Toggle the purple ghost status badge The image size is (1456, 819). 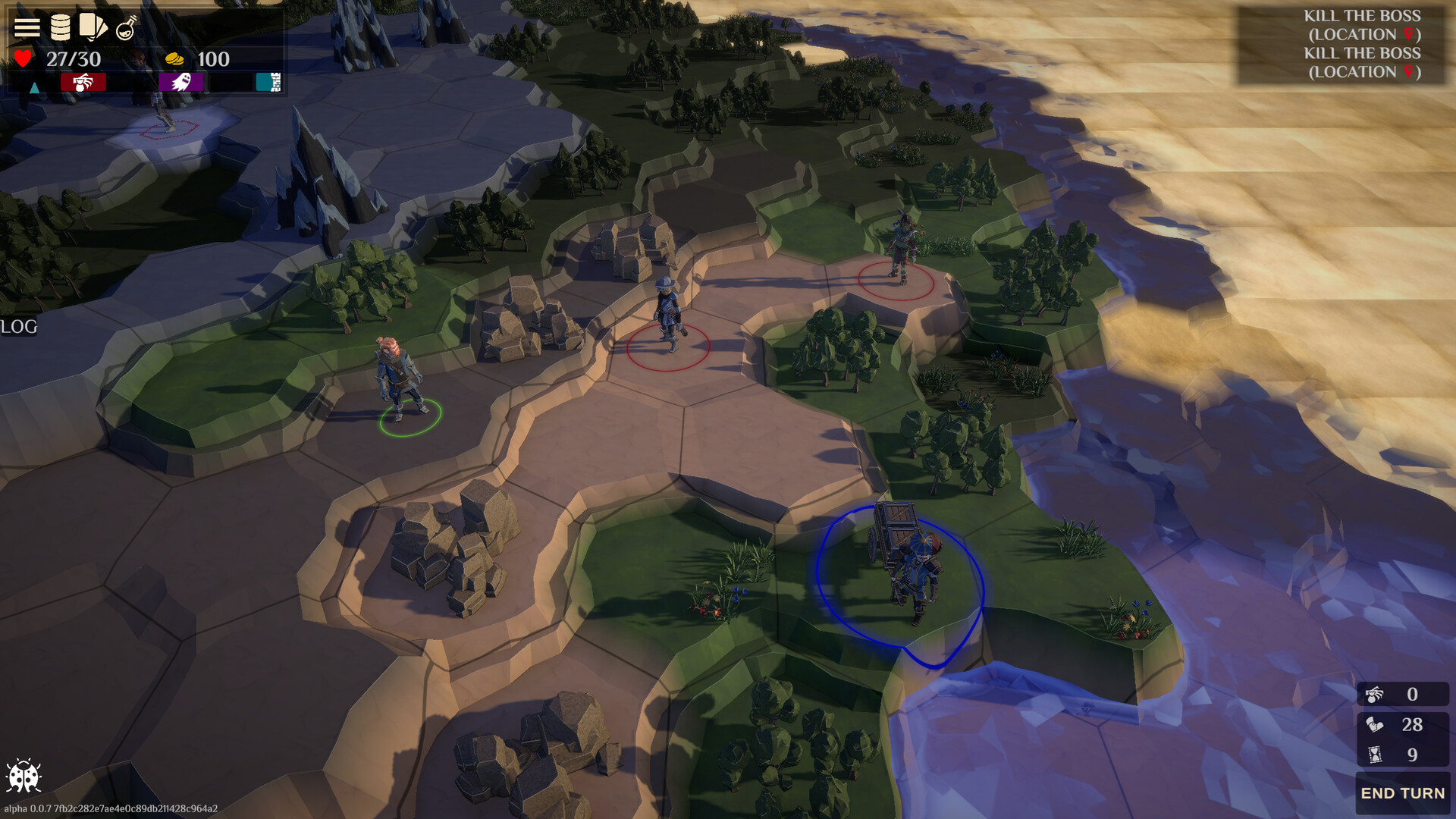[180, 82]
